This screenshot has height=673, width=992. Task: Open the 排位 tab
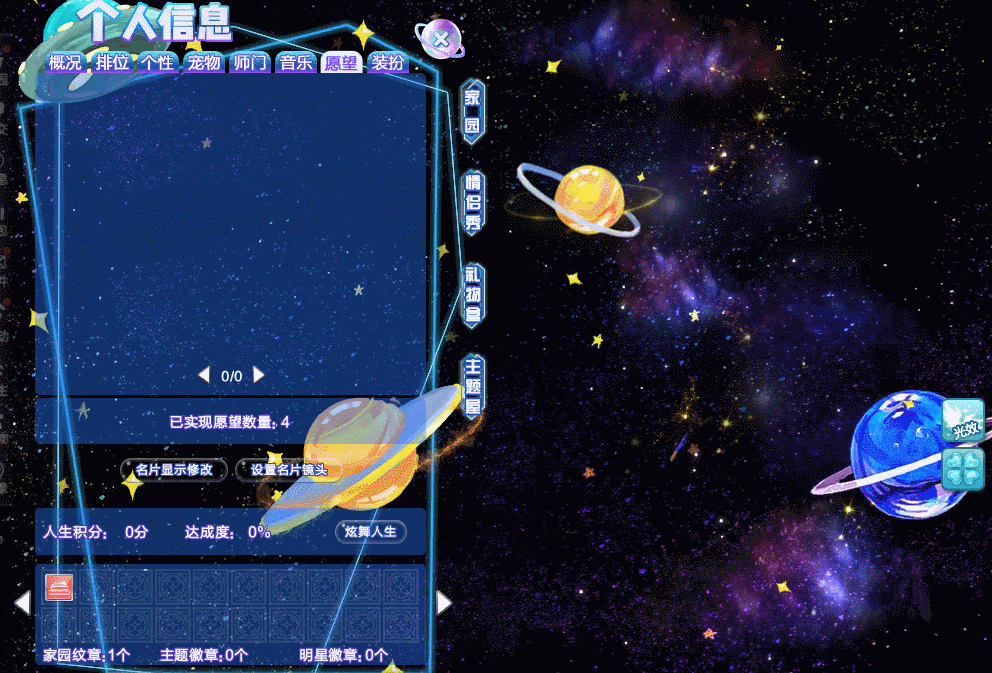(x=113, y=63)
